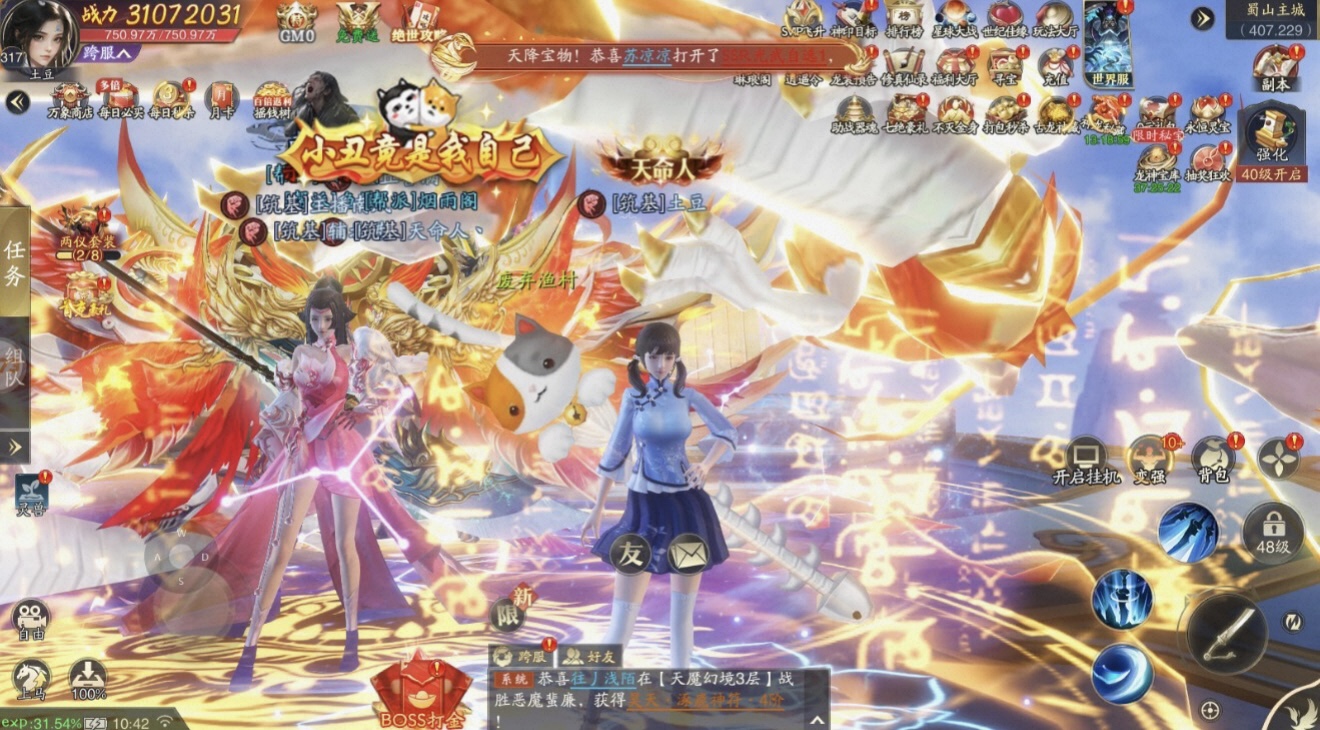The height and width of the screenshot is (730, 1320).
Task: Open the 排行榜 ranking board
Action: pyautogui.click(x=905, y=22)
